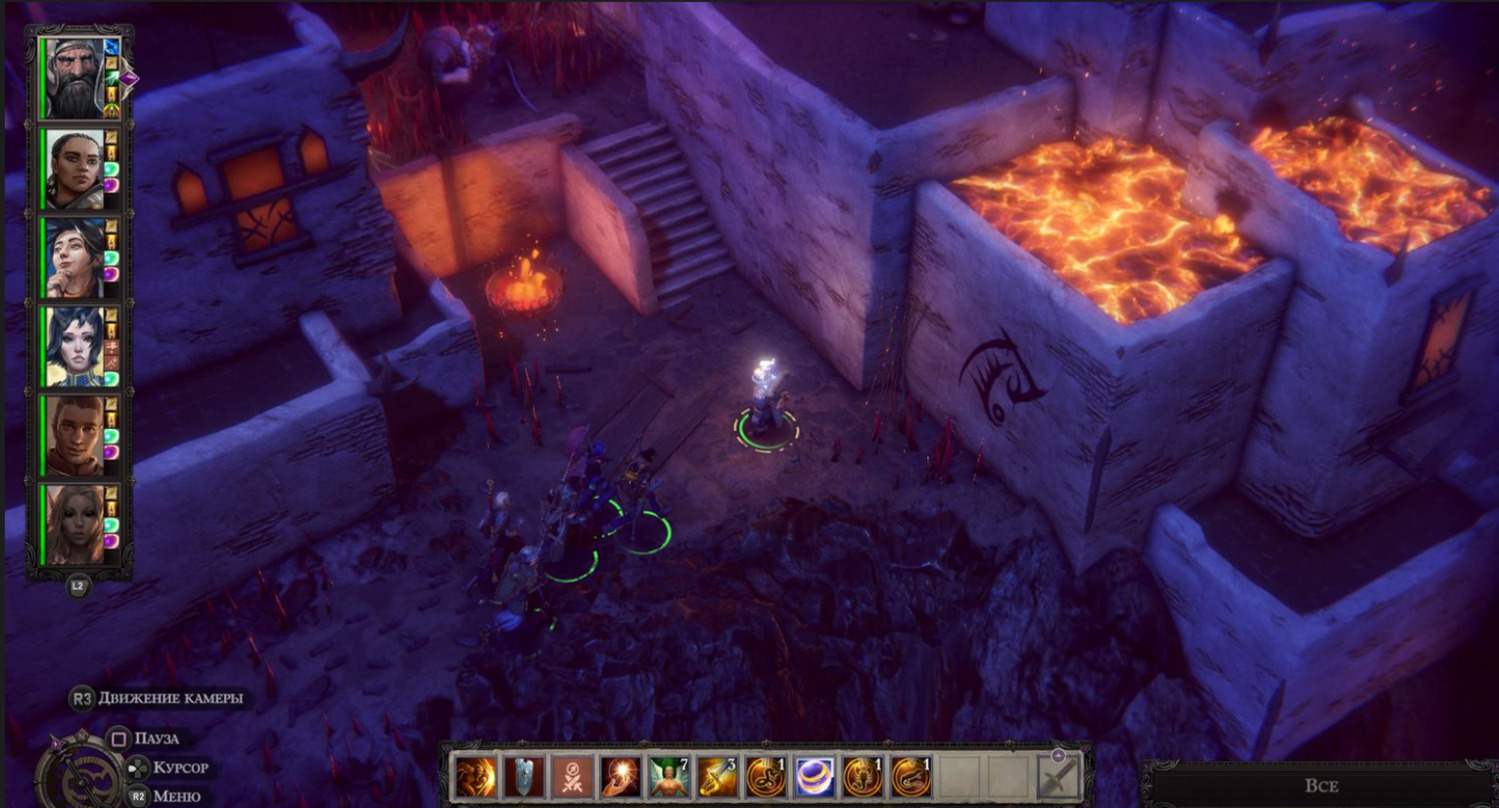Activate the crossed swords ability icon
The image size is (1499, 808).
[x=572, y=776]
